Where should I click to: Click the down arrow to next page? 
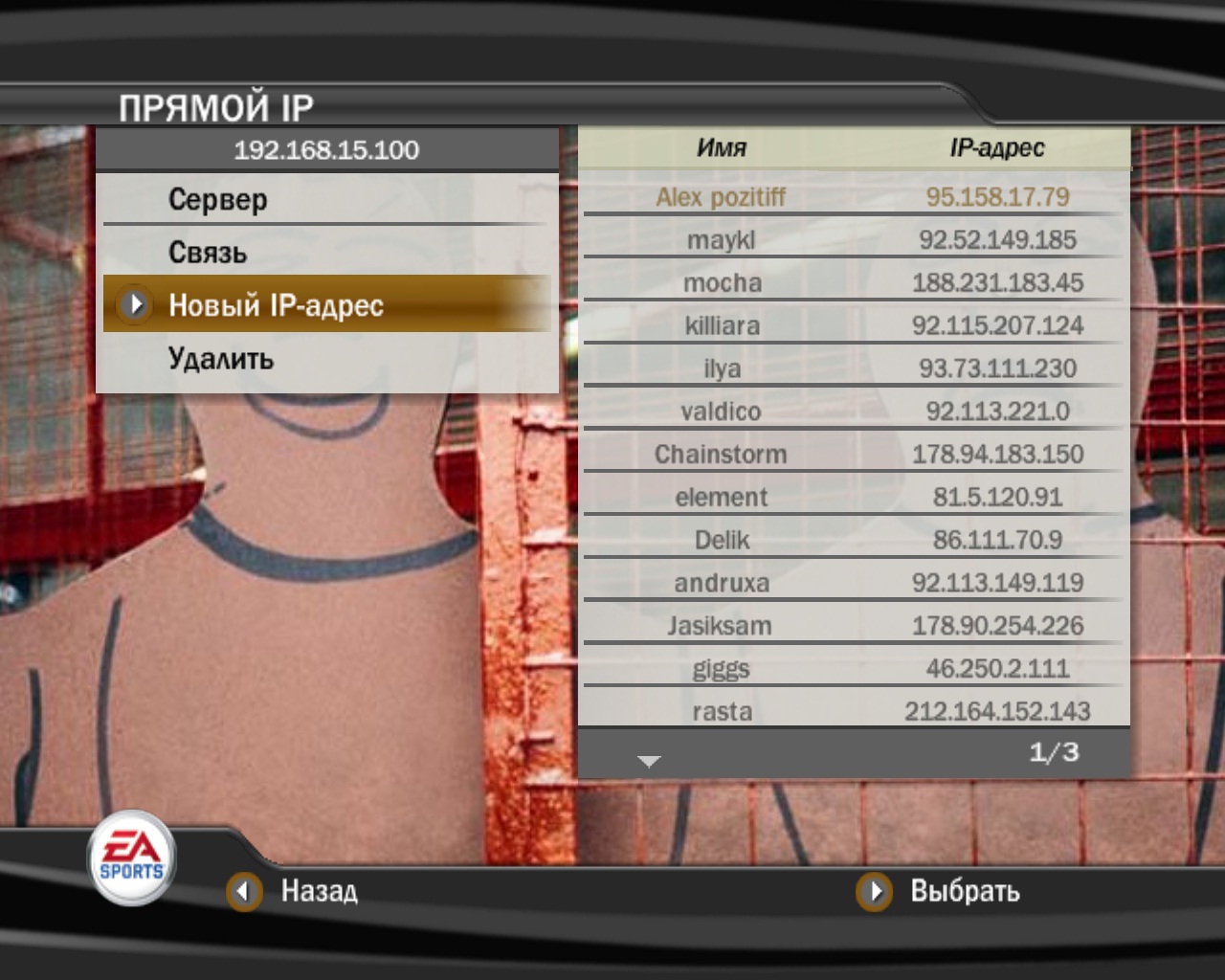[649, 761]
